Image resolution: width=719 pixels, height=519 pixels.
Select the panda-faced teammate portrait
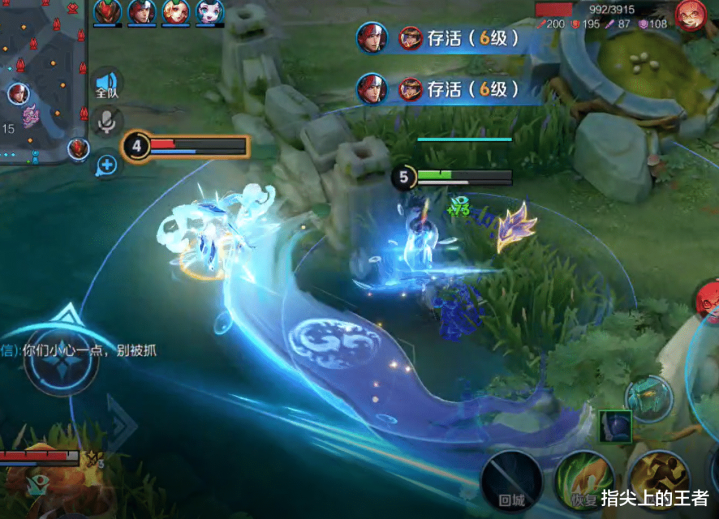[x=210, y=12]
